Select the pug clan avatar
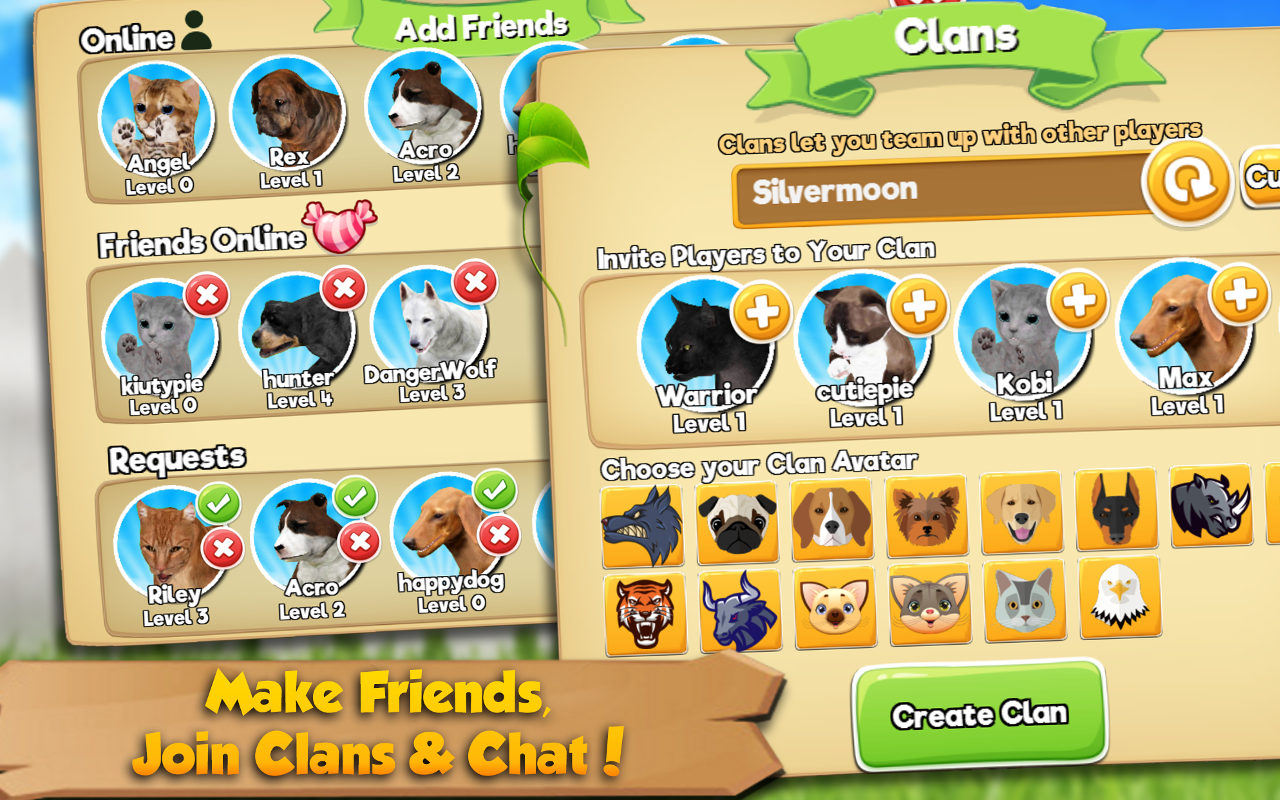Screen dimensions: 1280x800 click(x=737, y=522)
